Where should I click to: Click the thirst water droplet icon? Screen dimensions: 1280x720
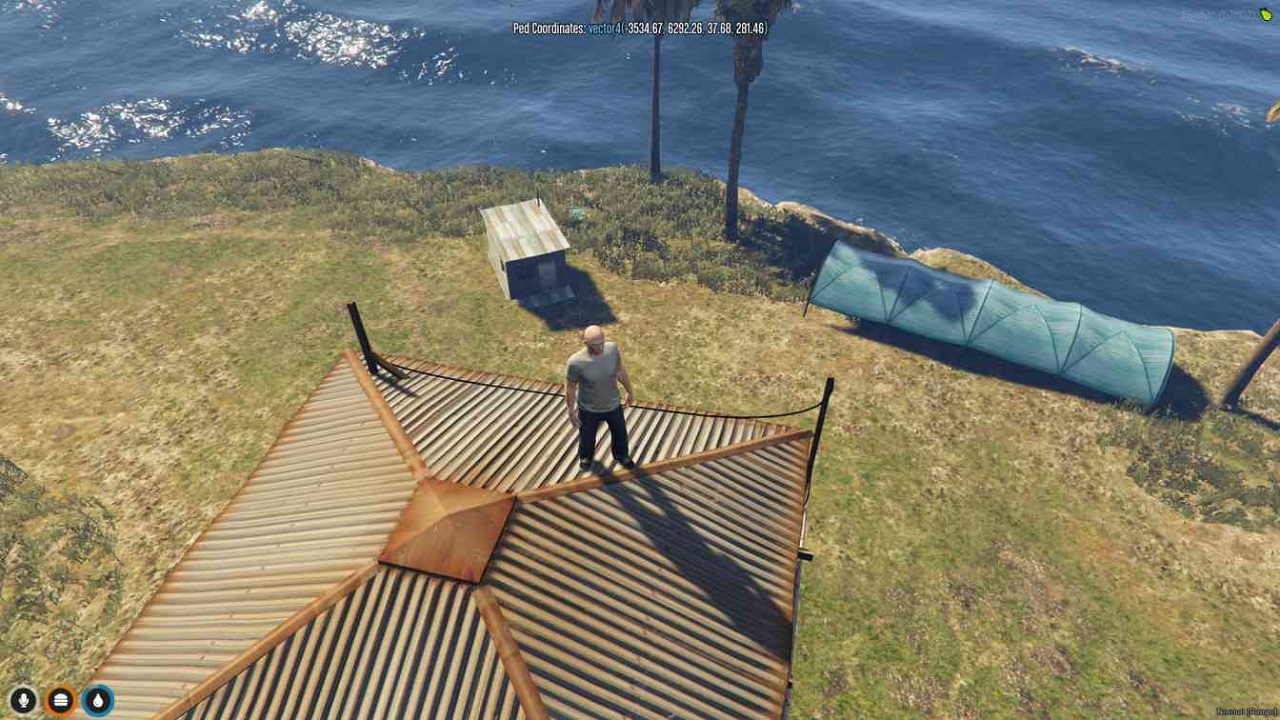(96, 701)
